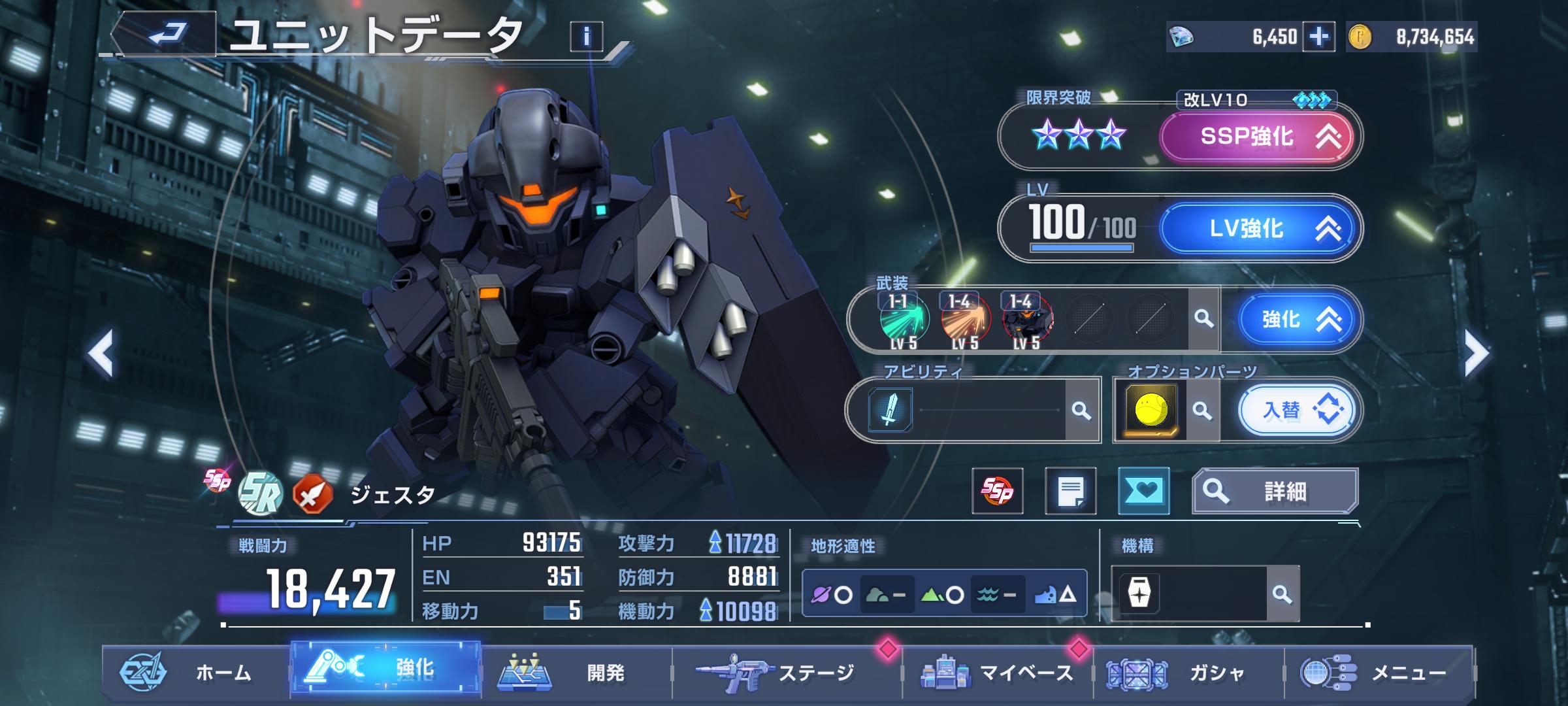Image resolution: width=1568 pixels, height=706 pixels.
Task: Open the メニュー menu
Action: [x=1380, y=673]
